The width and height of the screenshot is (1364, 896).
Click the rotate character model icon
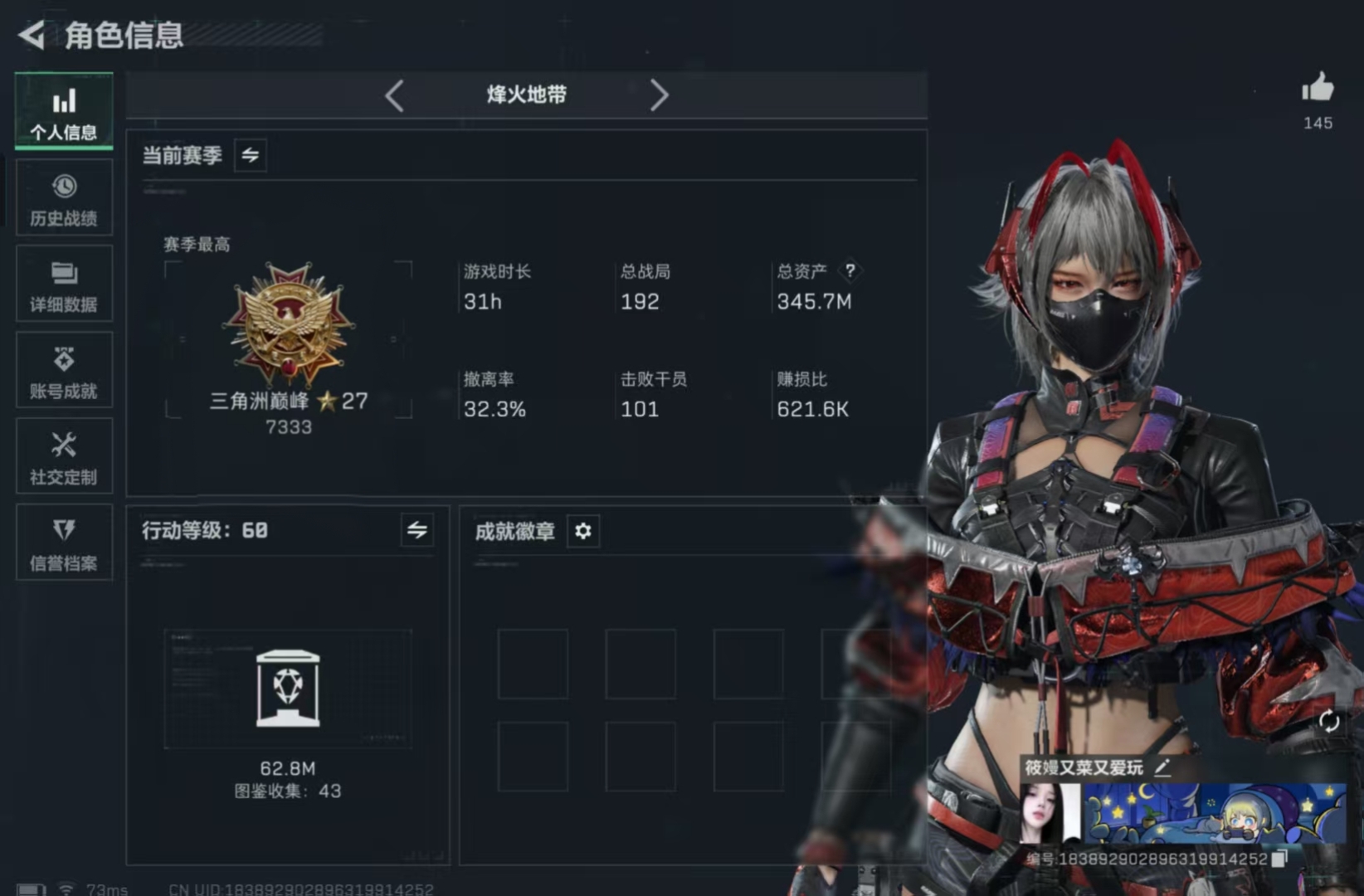1331,722
